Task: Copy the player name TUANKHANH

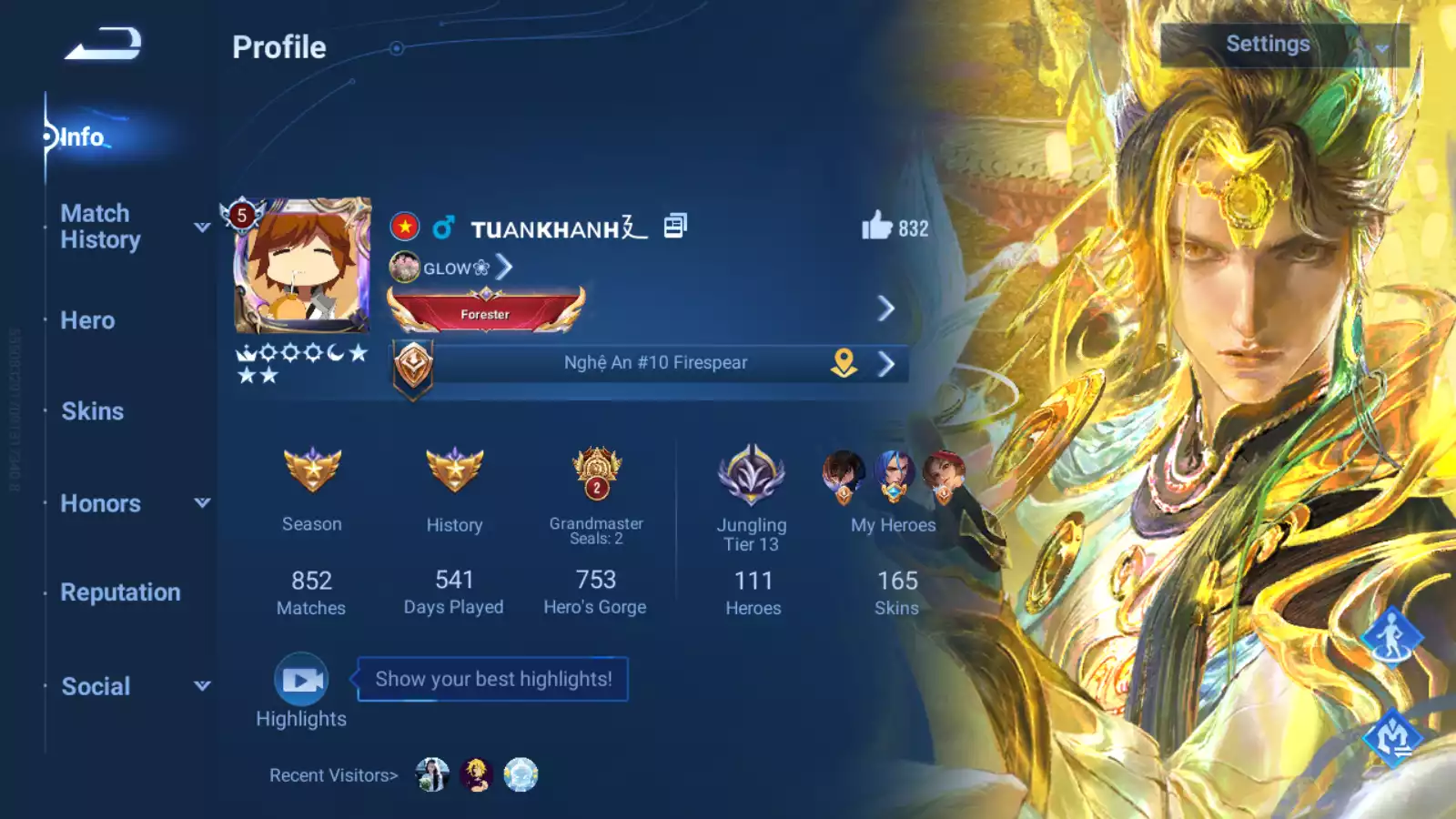Action: pos(675,226)
